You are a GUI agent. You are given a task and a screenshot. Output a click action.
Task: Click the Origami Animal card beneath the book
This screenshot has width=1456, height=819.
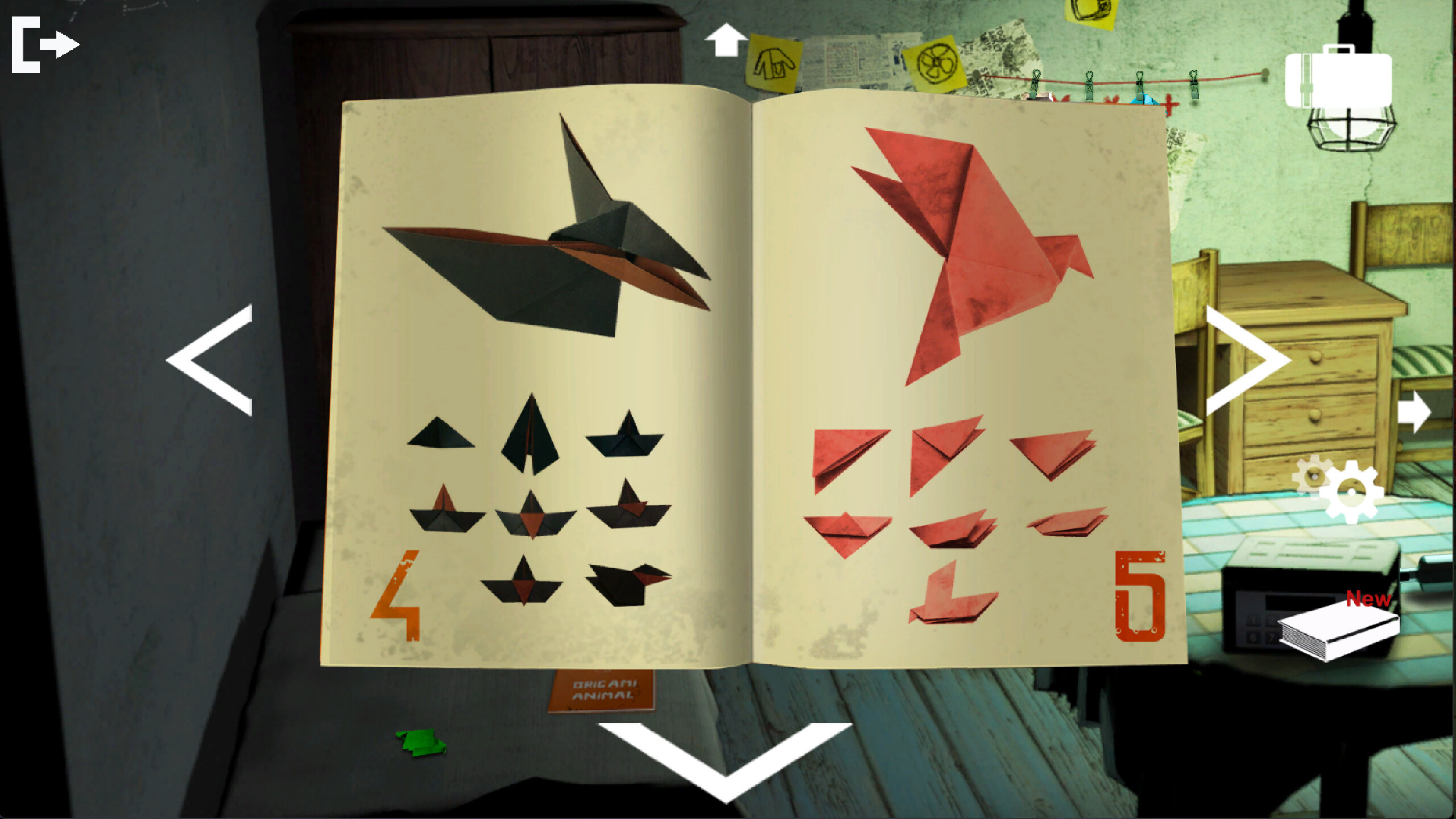604,688
